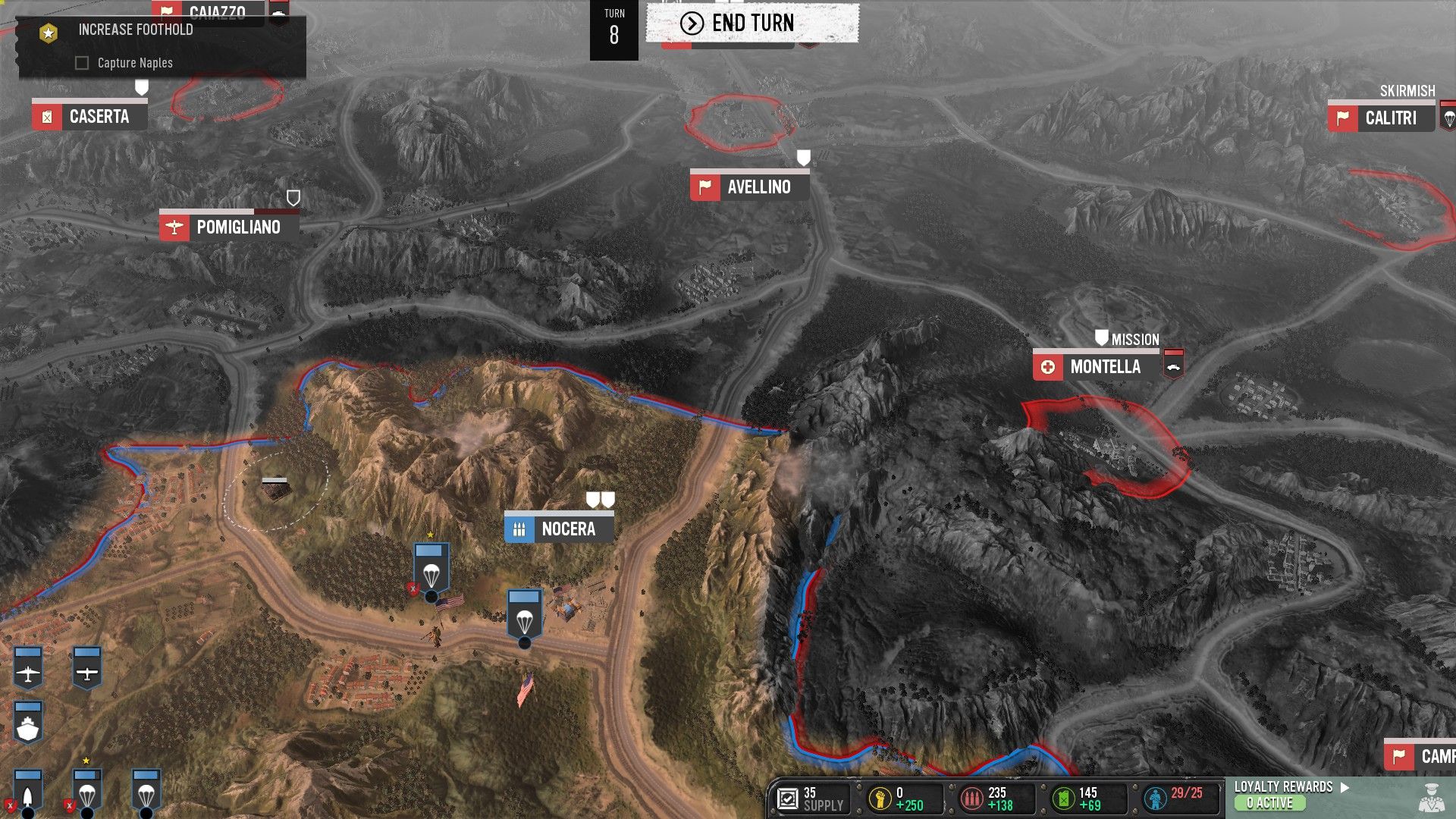The width and height of the screenshot is (1456, 819).
Task: Select the single-engine recon plane unit
Action: [87, 669]
